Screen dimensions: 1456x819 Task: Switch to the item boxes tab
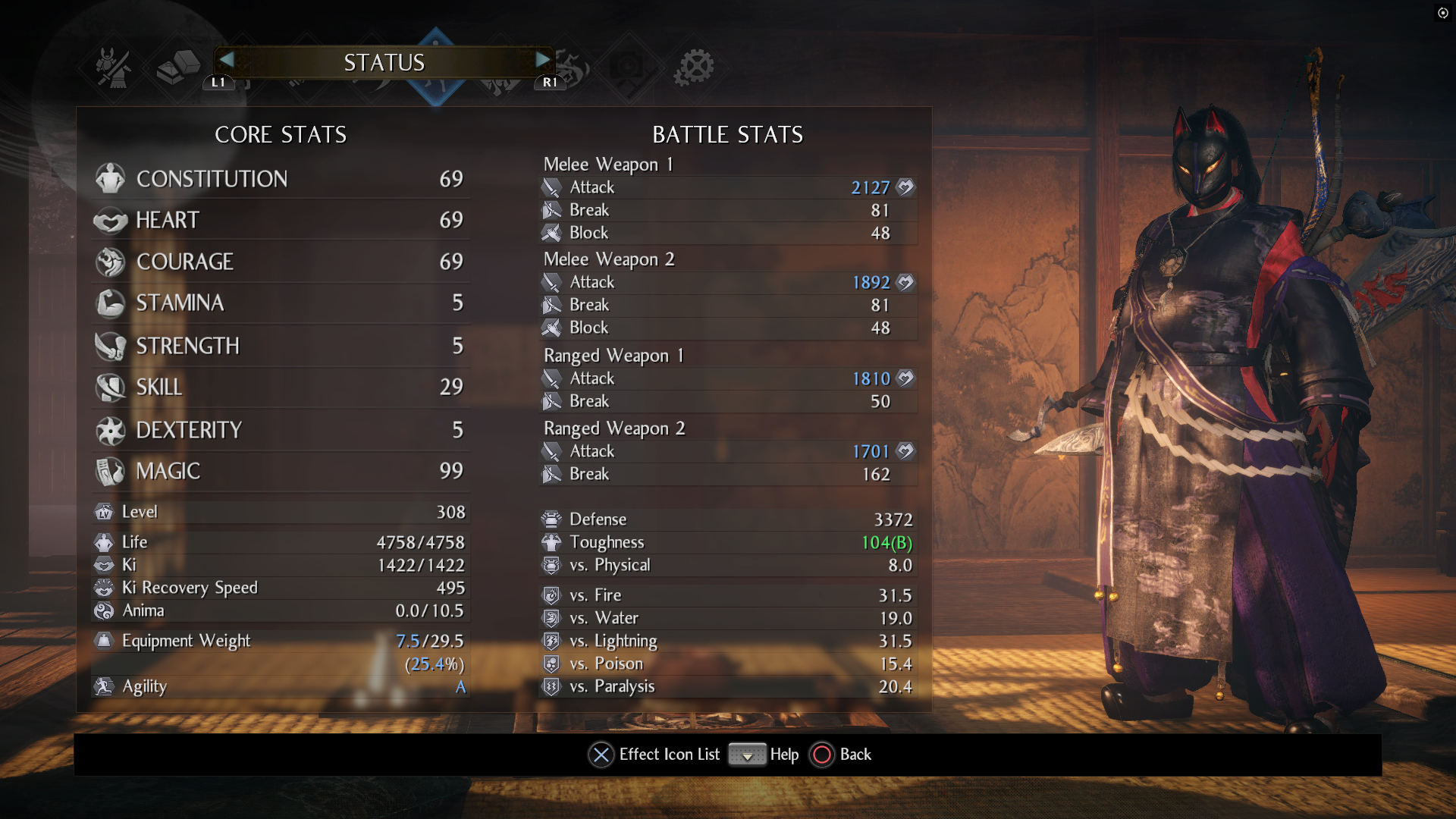point(177,67)
